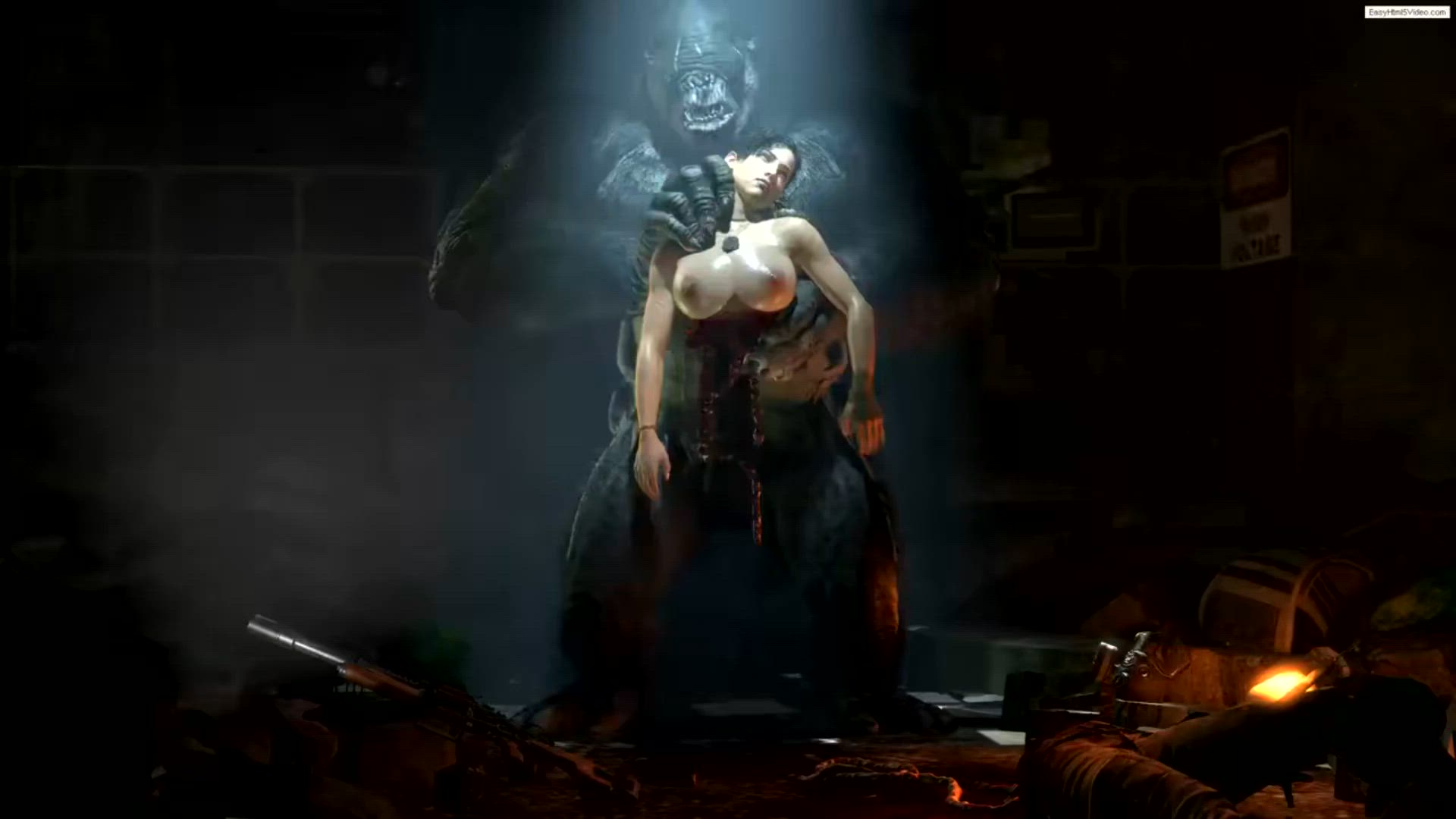This screenshot has width=1456, height=819.
Task: Click the EasyHtml5Video.com watermark link
Action: (x=1406, y=12)
